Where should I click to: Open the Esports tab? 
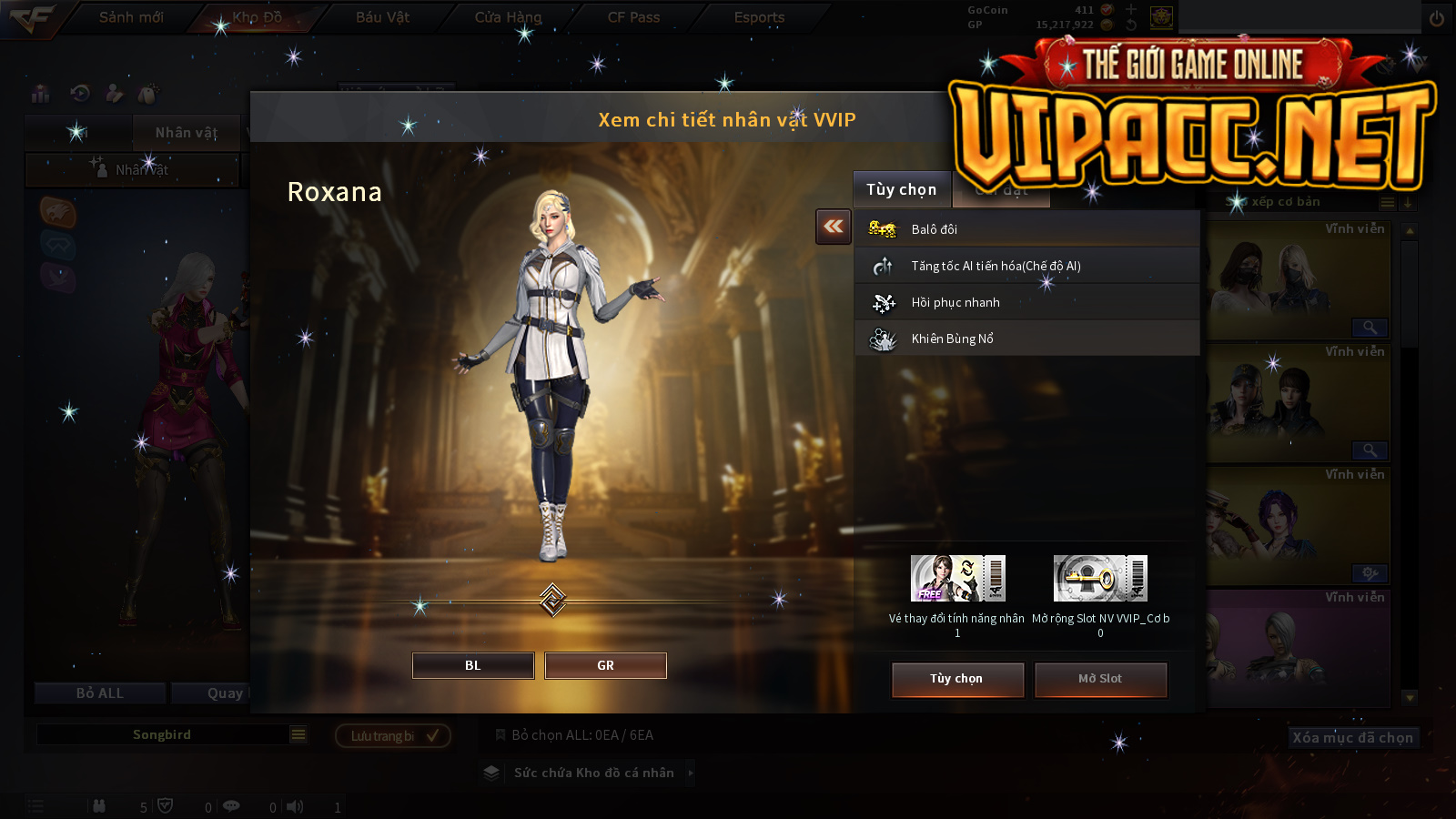(x=759, y=17)
